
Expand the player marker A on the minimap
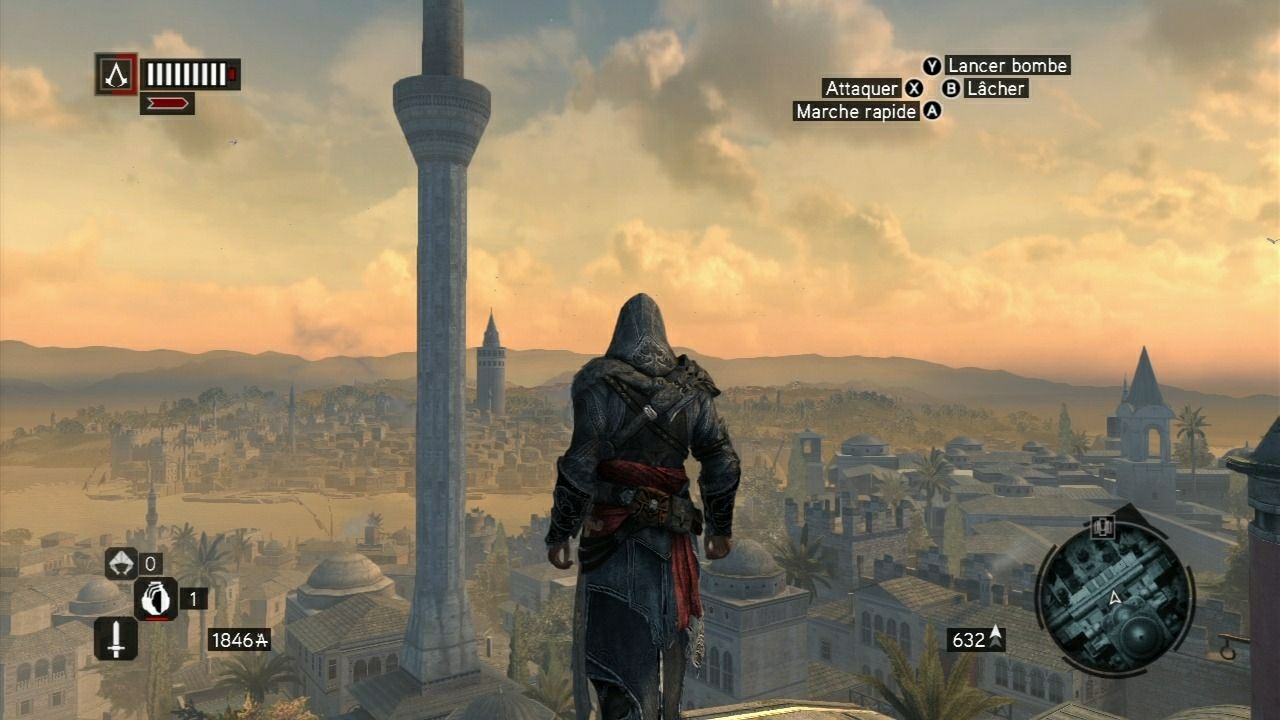click(1115, 596)
